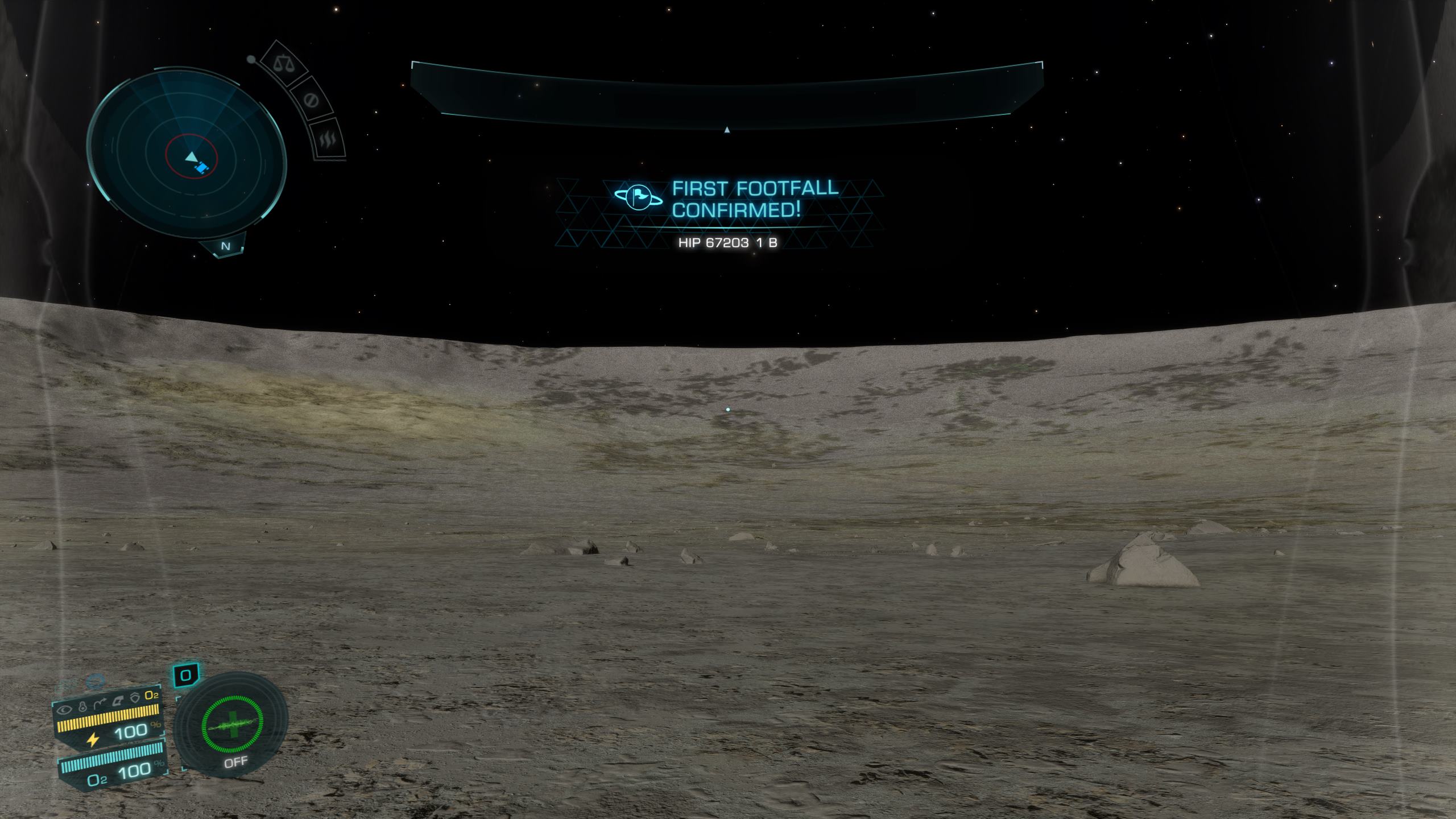
Task: Click the scales of justice status icon
Action: click(282, 63)
